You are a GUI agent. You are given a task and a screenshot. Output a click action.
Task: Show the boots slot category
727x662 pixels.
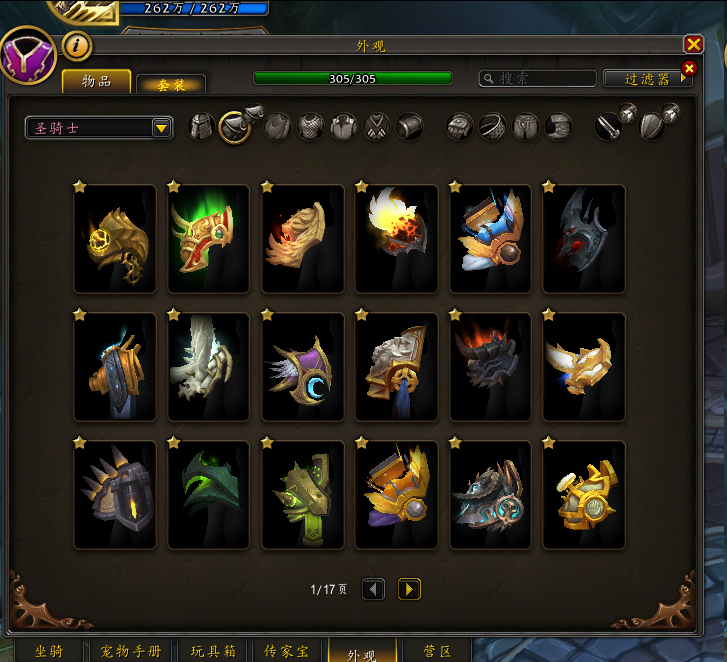(x=559, y=127)
